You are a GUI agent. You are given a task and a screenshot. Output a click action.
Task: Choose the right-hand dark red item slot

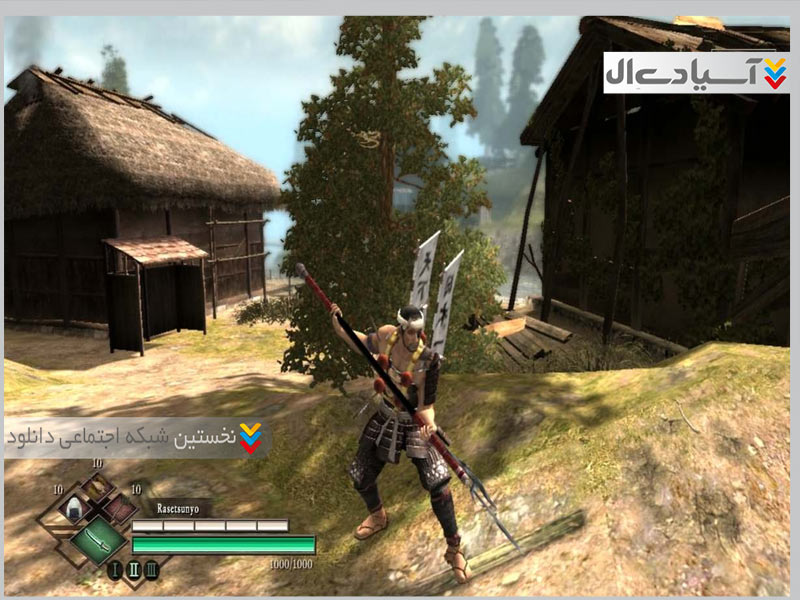tap(121, 508)
